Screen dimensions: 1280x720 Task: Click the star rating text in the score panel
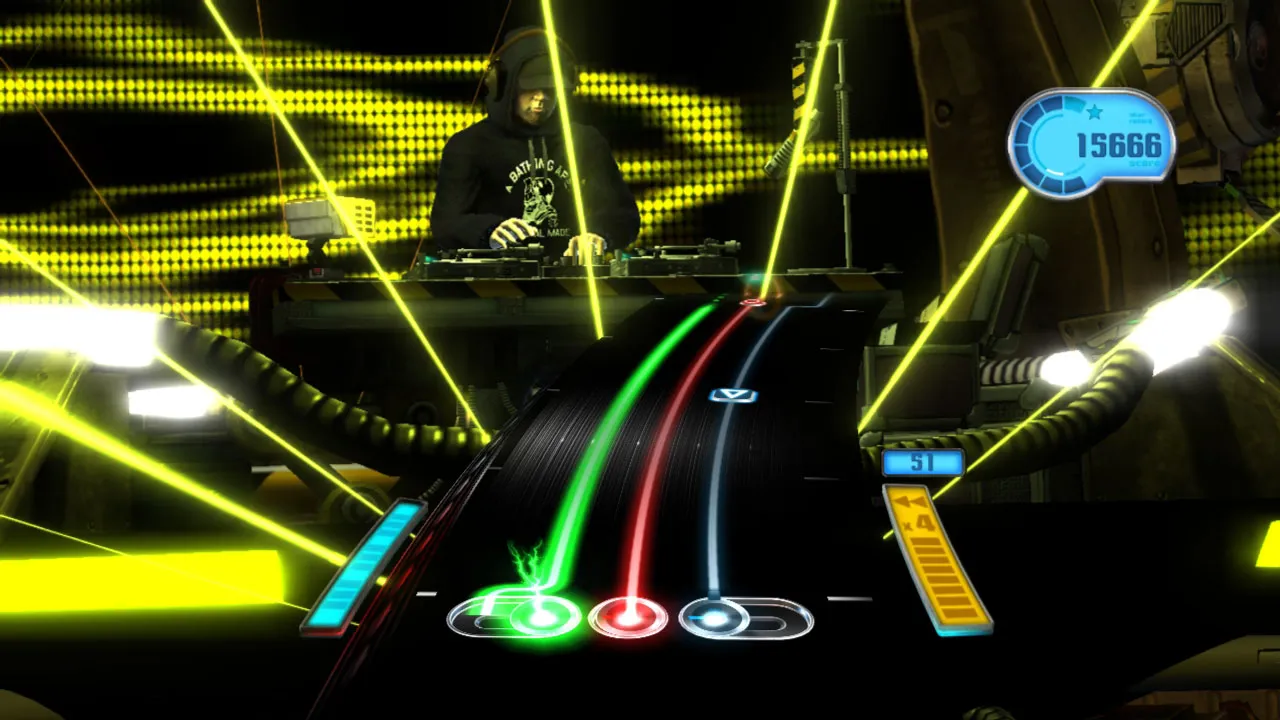pyautogui.click(x=1140, y=119)
